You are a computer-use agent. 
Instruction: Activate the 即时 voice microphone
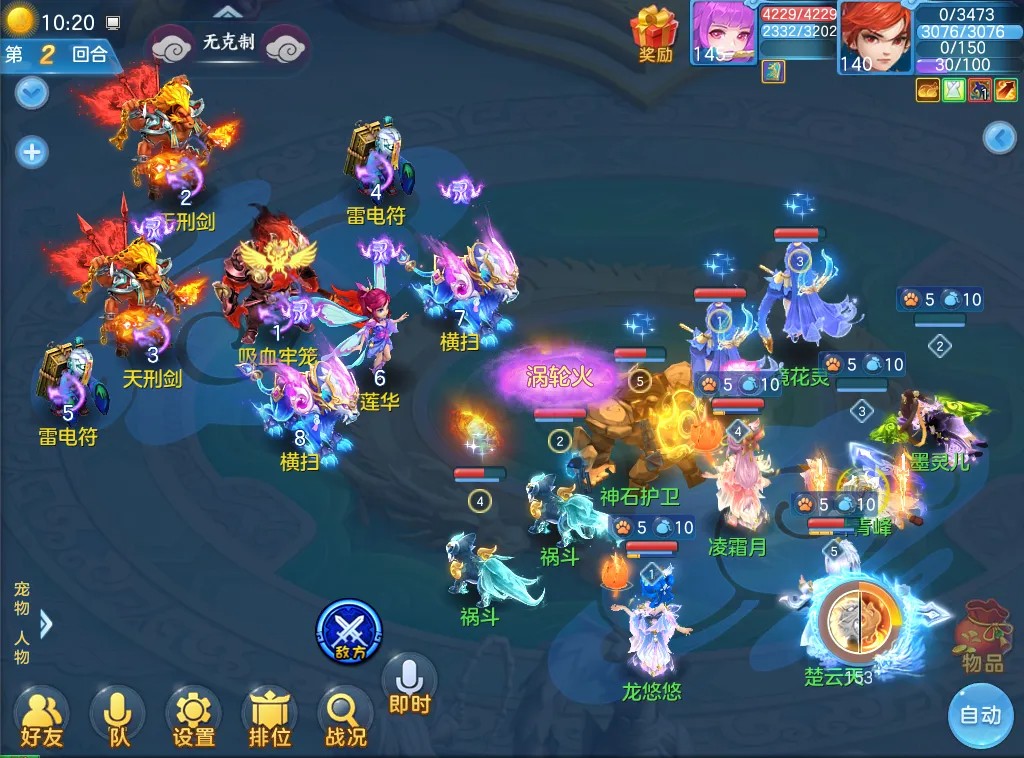pyautogui.click(x=409, y=683)
